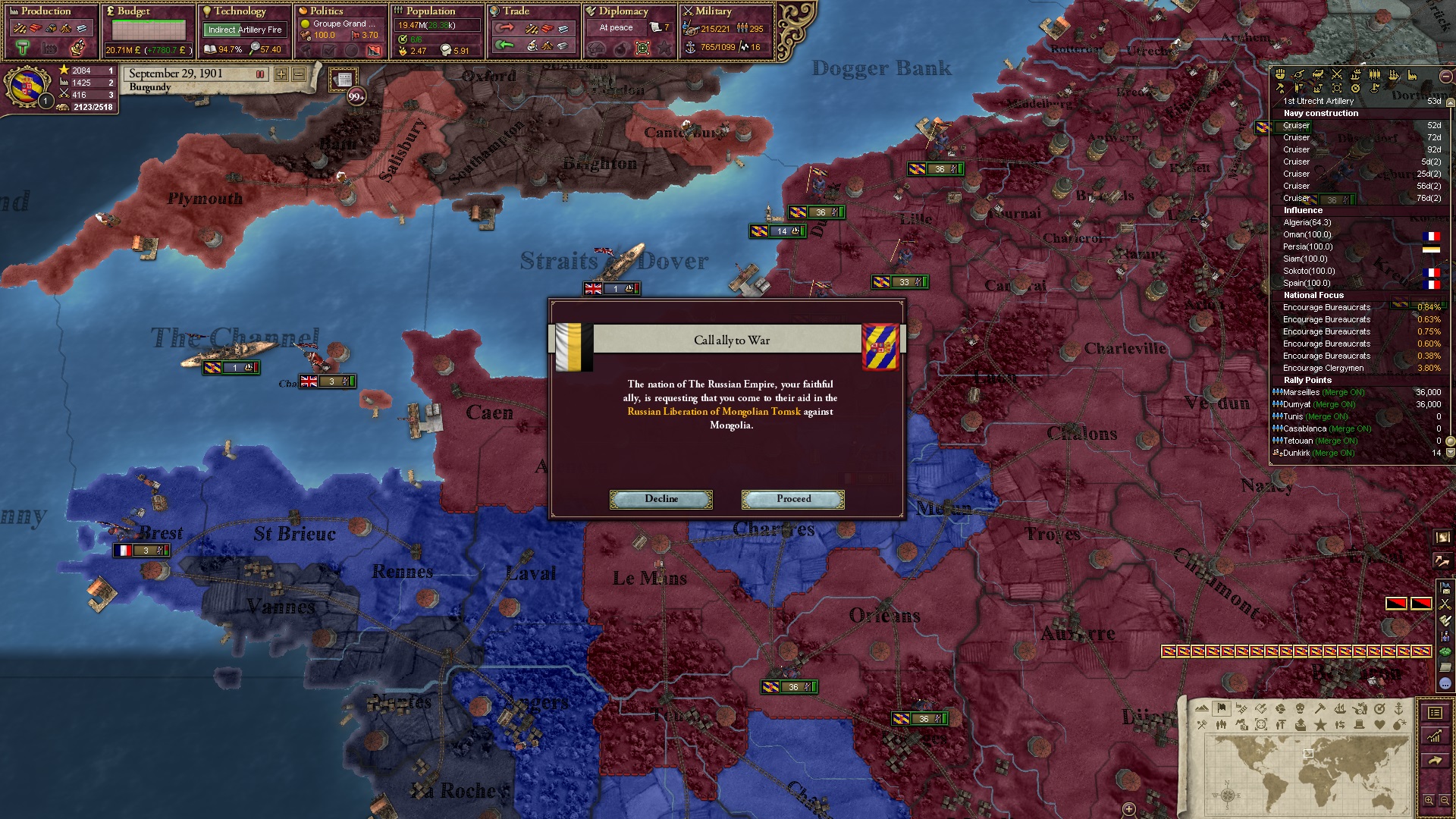
Task: Proceed with joining the Russian war
Action: [x=792, y=499]
